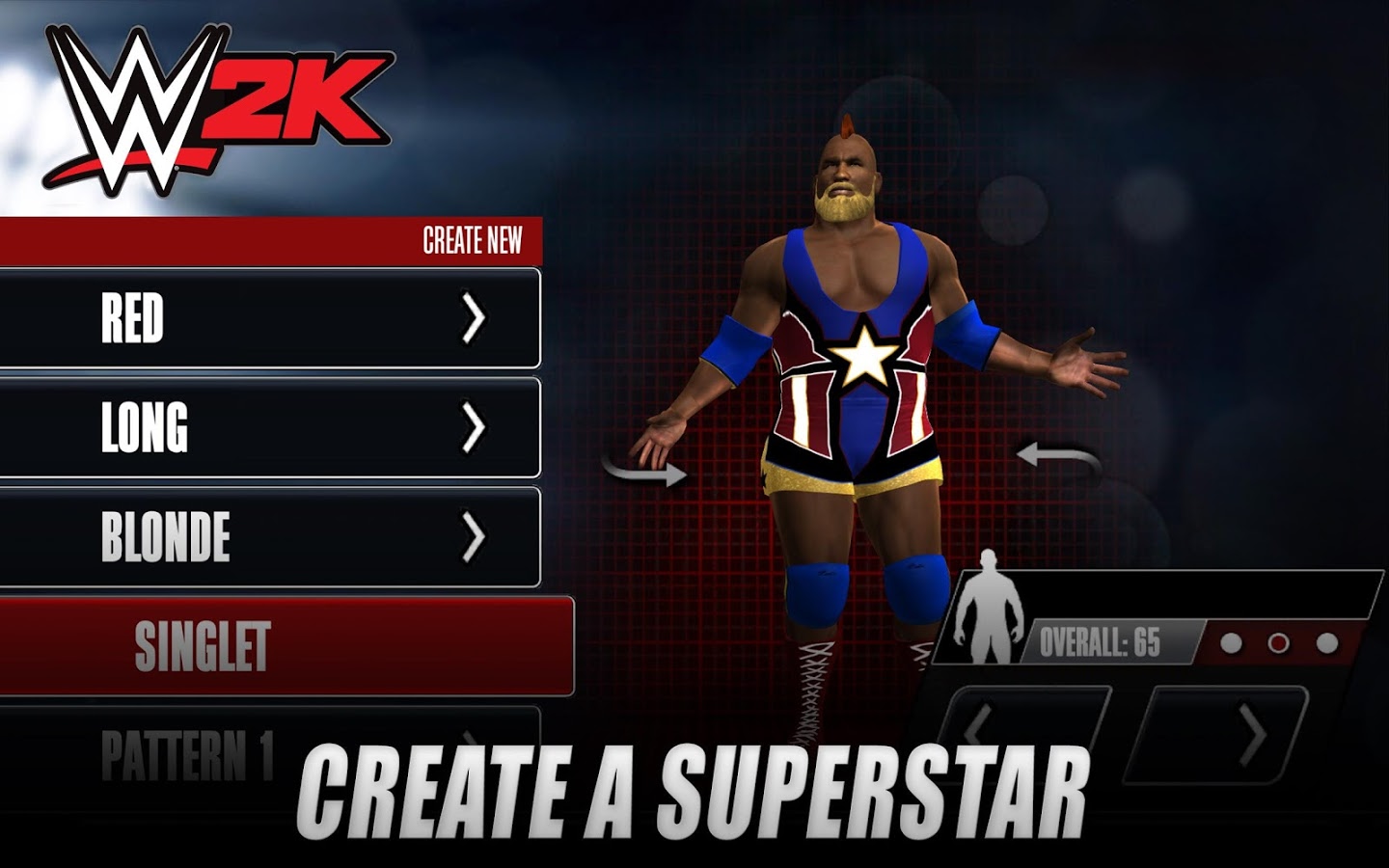Select the highlighted SINGLET entry
This screenshot has height=868, width=1389.
click(285, 646)
